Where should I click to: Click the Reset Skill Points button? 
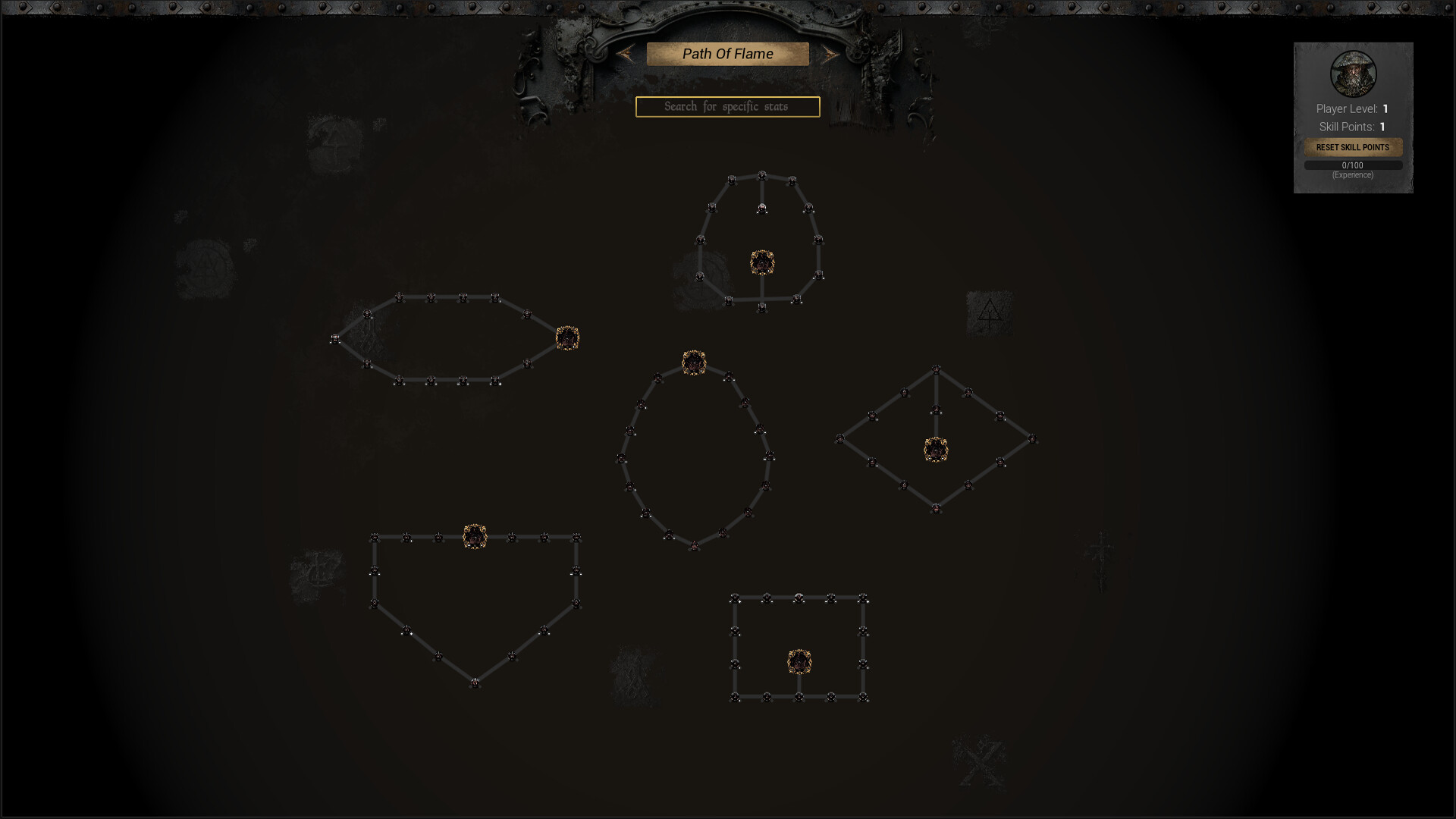click(x=1353, y=148)
